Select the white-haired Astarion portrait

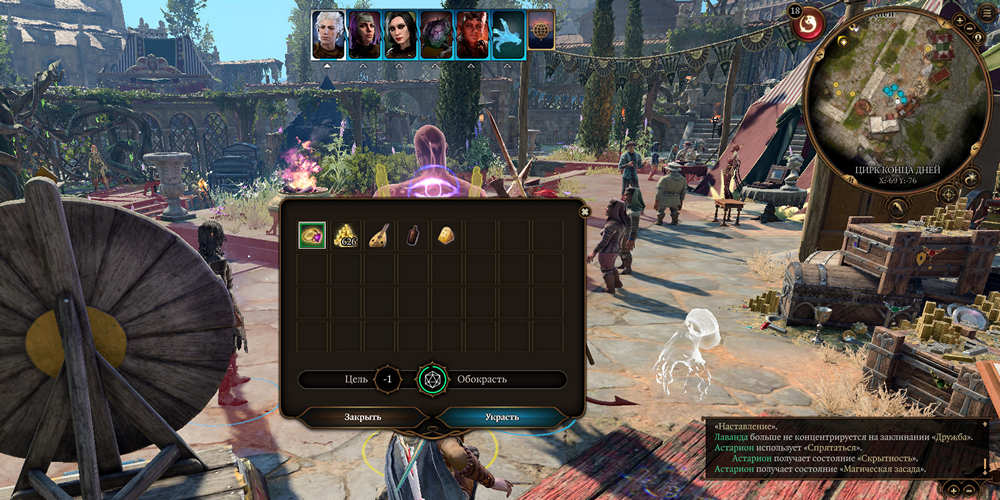point(328,35)
